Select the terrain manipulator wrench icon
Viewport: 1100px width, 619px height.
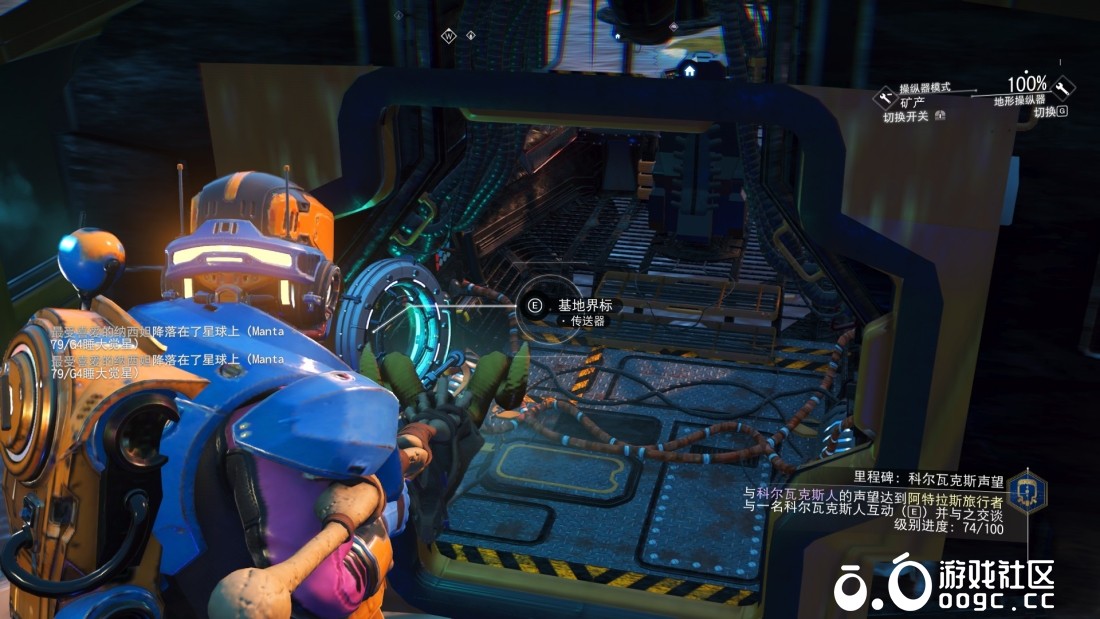click(x=1062, y=88)
